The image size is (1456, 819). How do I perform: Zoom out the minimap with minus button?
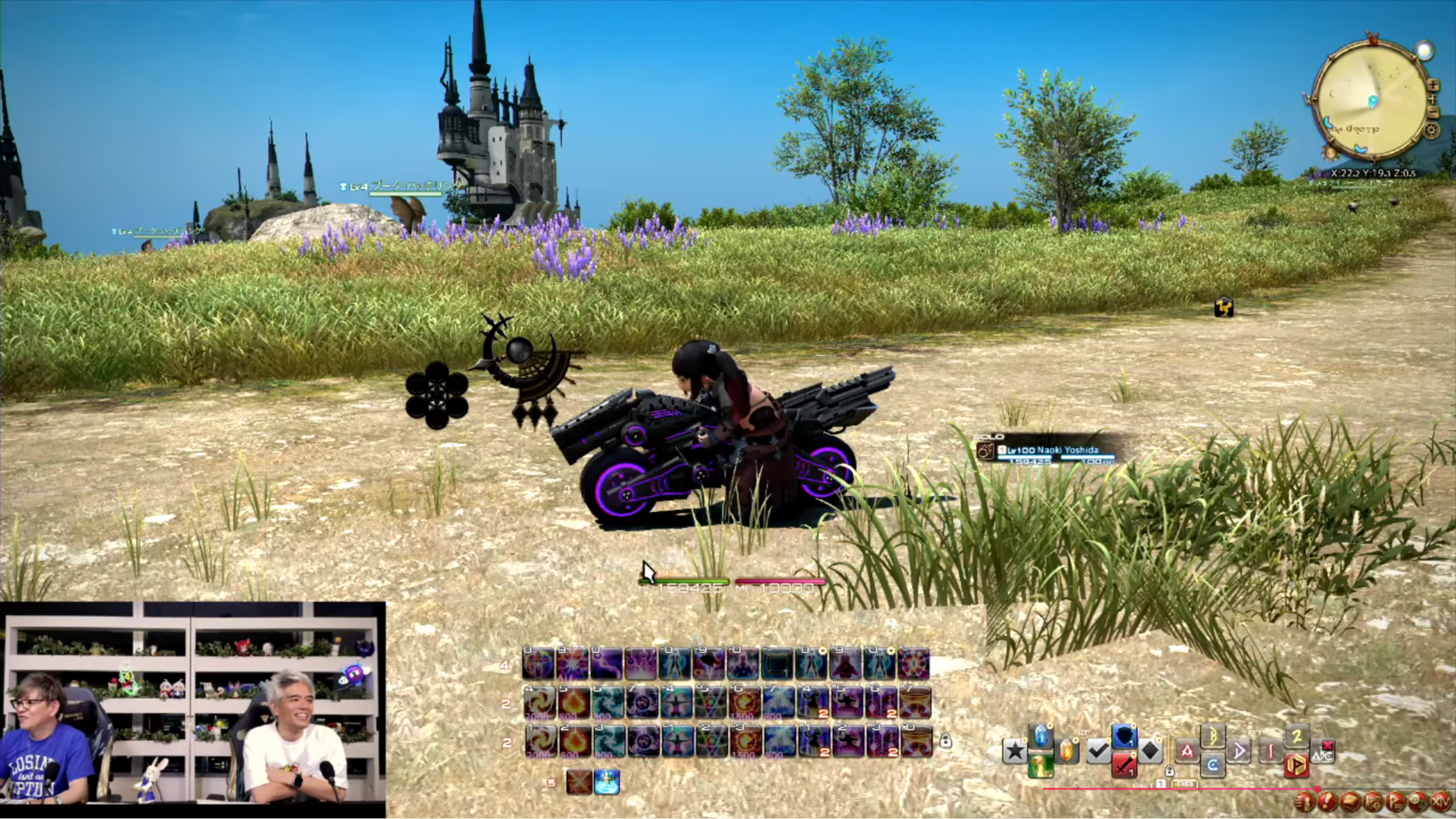pos(1433,112)
